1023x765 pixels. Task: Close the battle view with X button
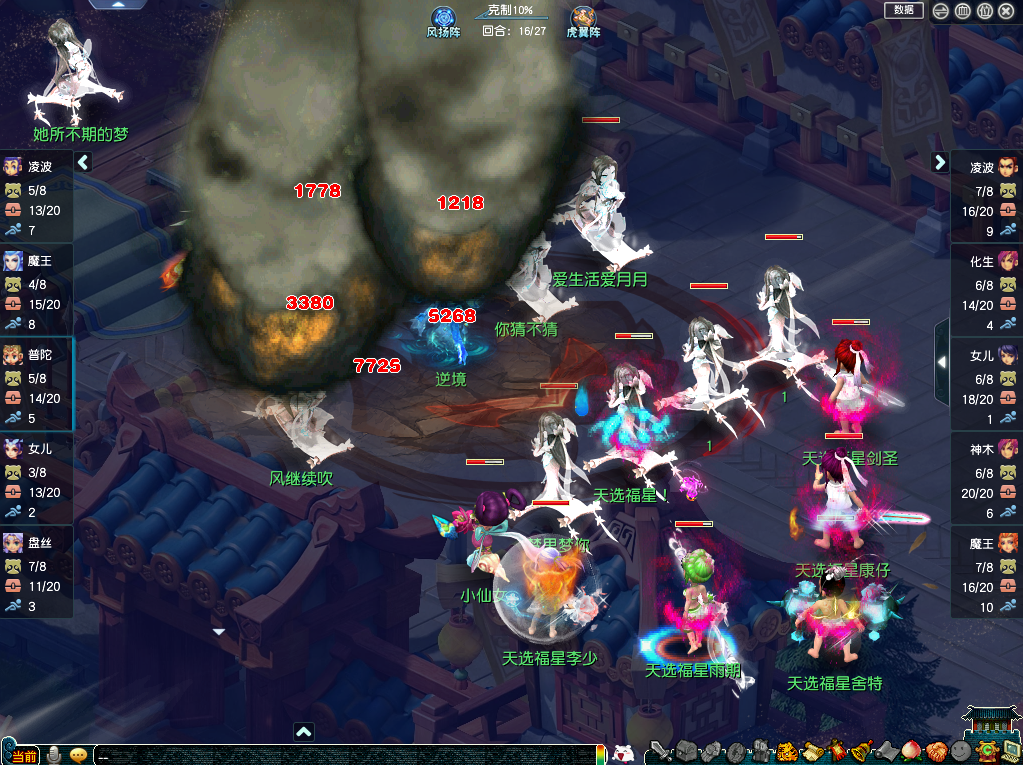coord(1007,11)
